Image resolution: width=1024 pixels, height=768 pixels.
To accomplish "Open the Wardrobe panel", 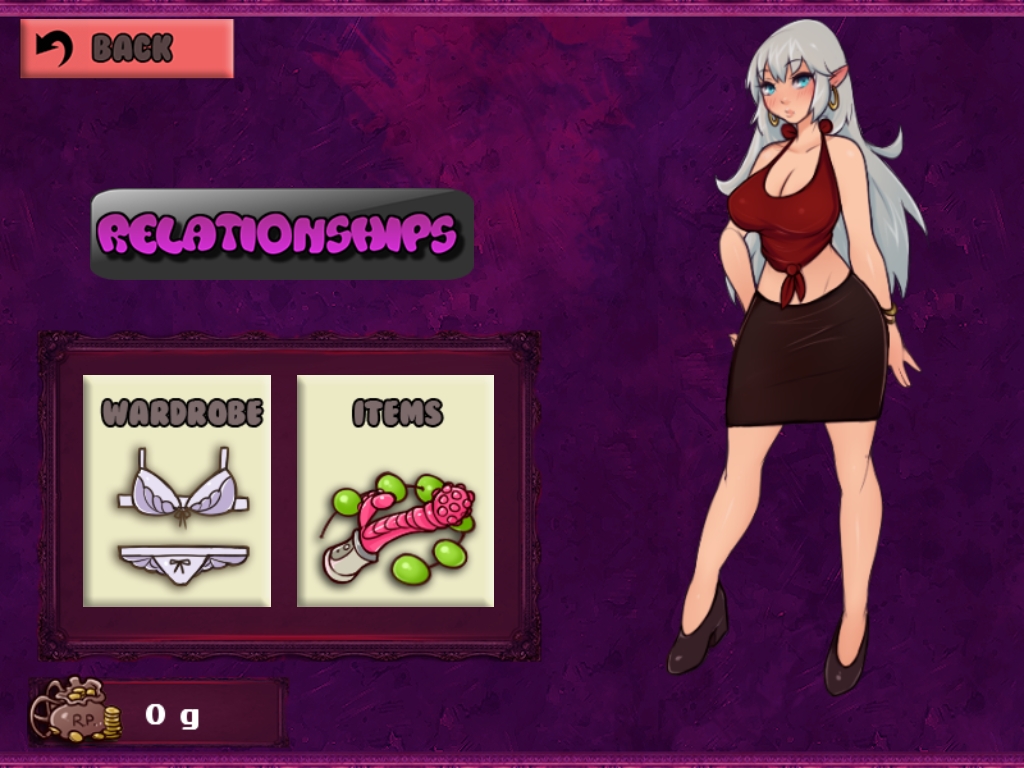I will (177, 490).
